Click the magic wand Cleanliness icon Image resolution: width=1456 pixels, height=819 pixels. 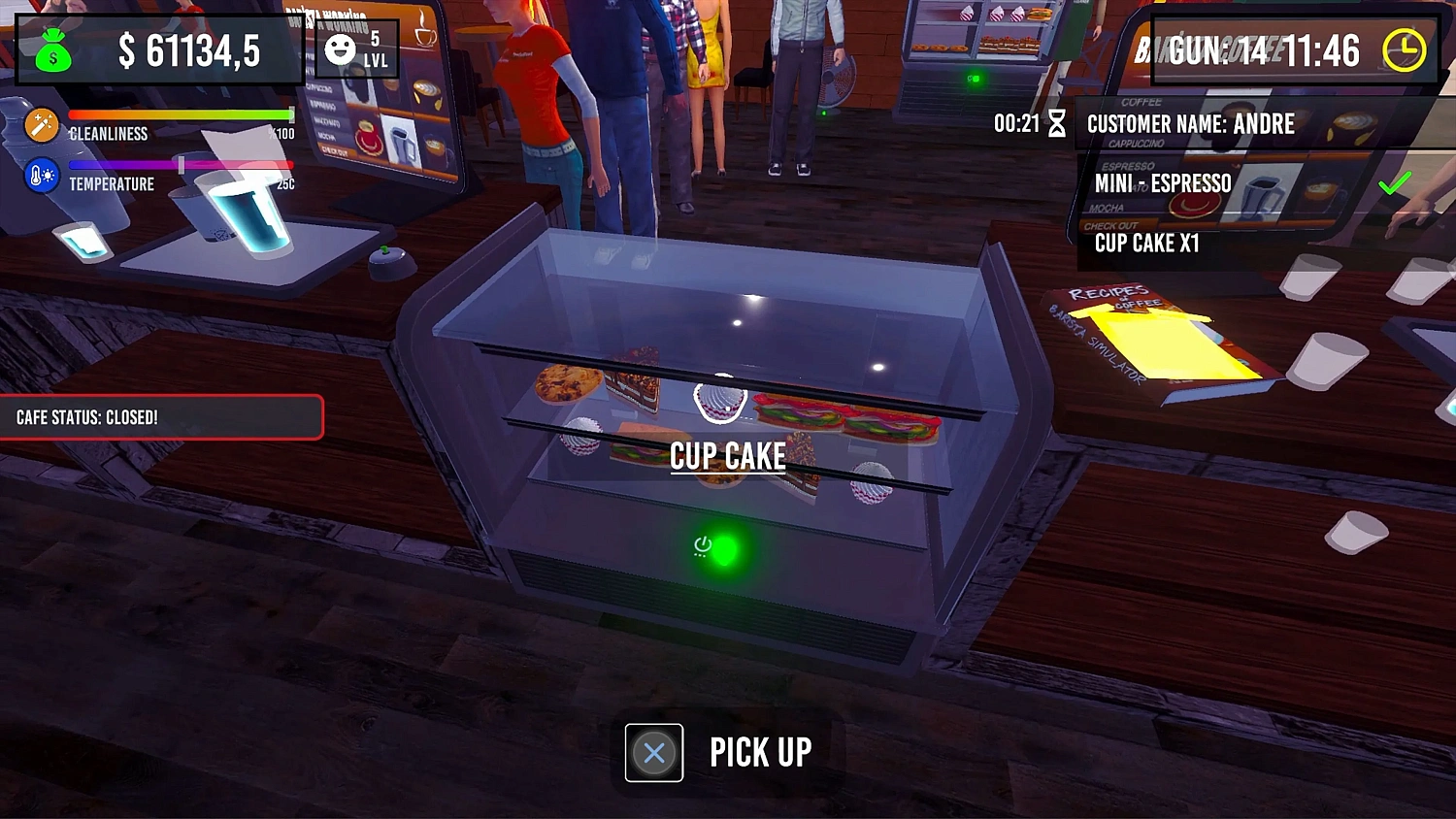(x=41, y=125)
